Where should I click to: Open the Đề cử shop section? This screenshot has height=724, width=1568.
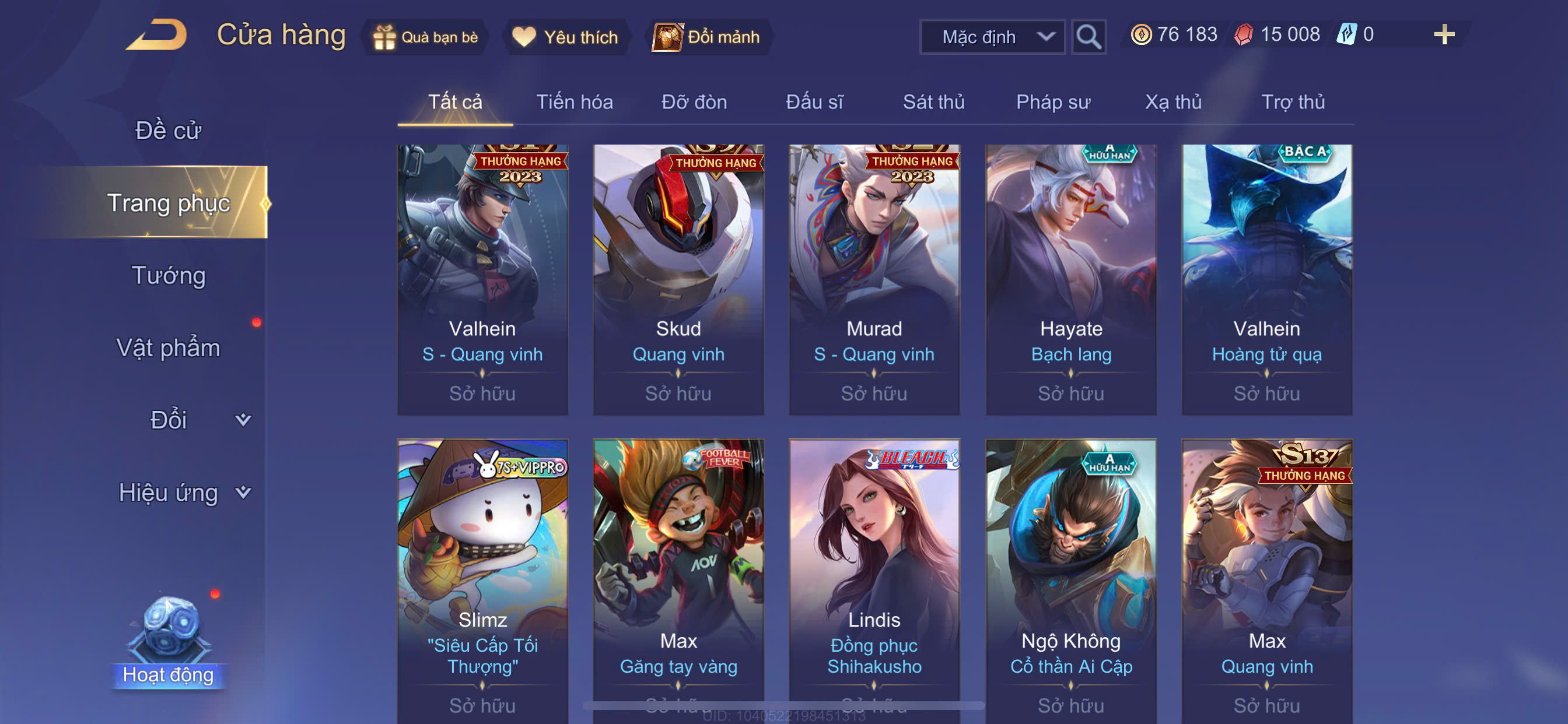pos(168,131)
